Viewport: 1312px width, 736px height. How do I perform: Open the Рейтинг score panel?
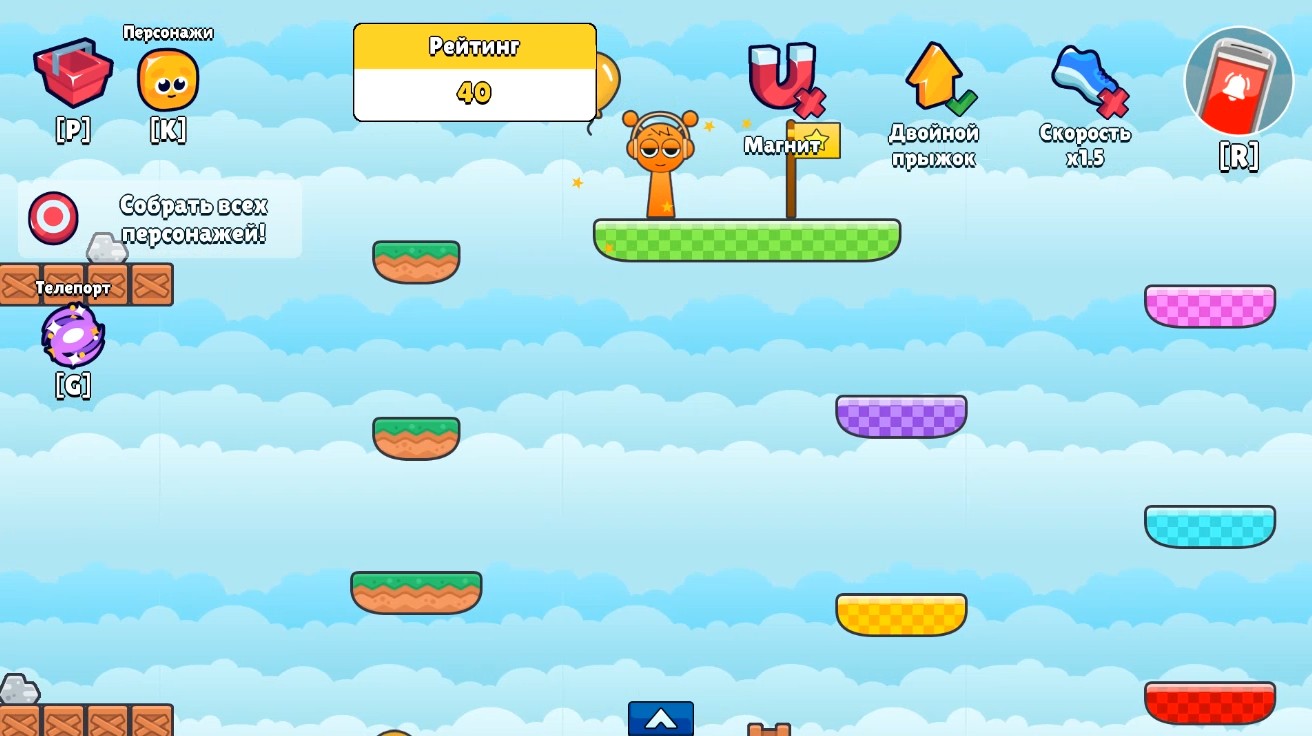pyautogui.click(x=475, y=71)
